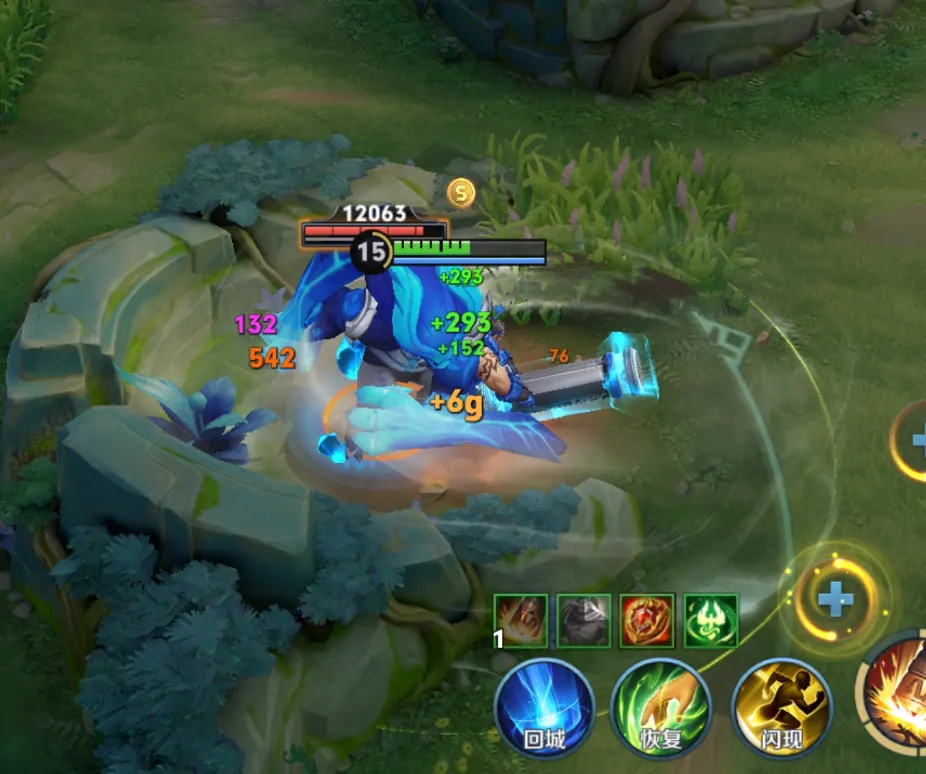Cast the 闪现 flash spell
Screen dimensions: 926x774
[782, 708]
